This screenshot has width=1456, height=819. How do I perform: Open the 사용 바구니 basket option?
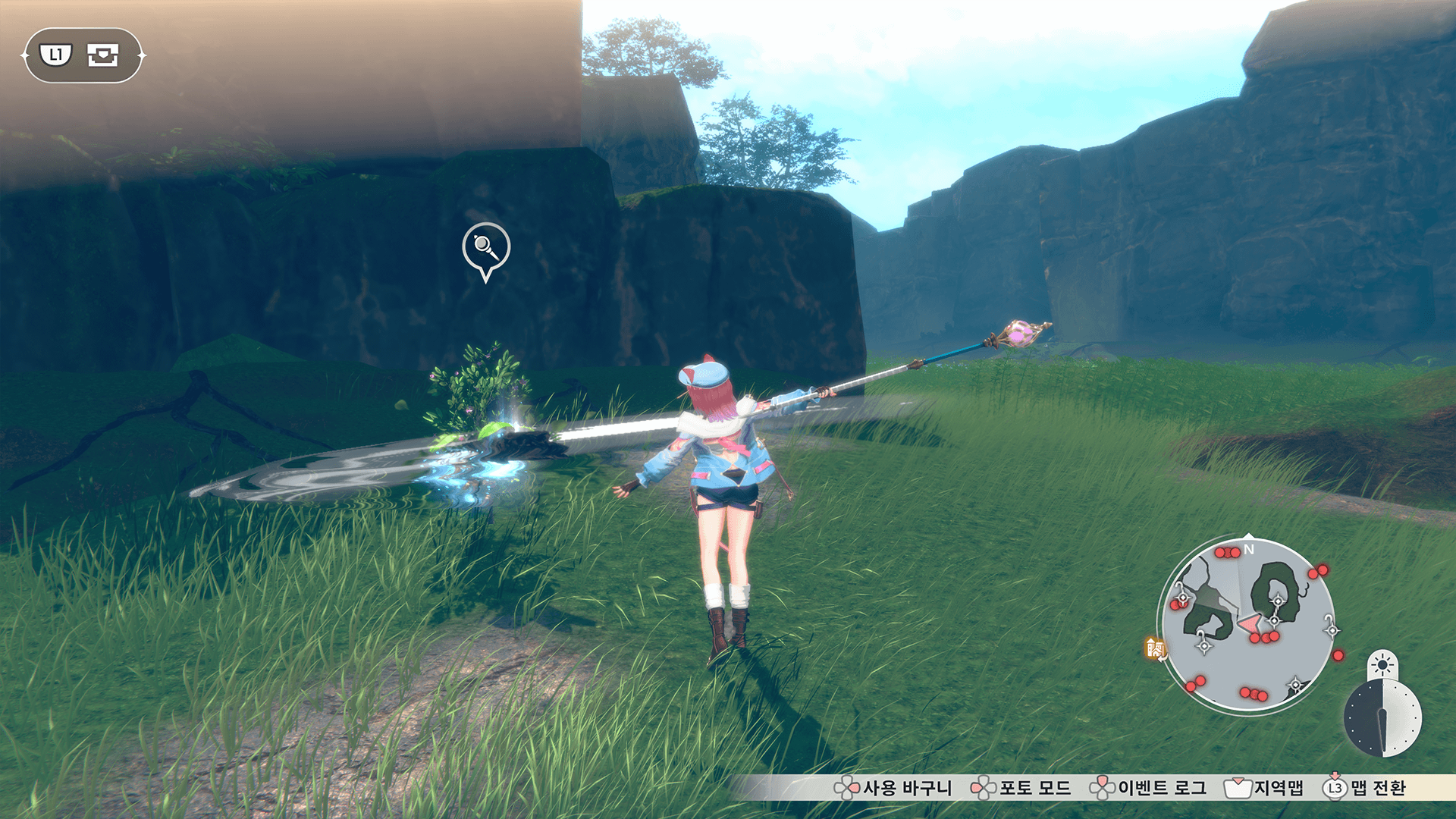pyautogui.click(x=893, y=788)
